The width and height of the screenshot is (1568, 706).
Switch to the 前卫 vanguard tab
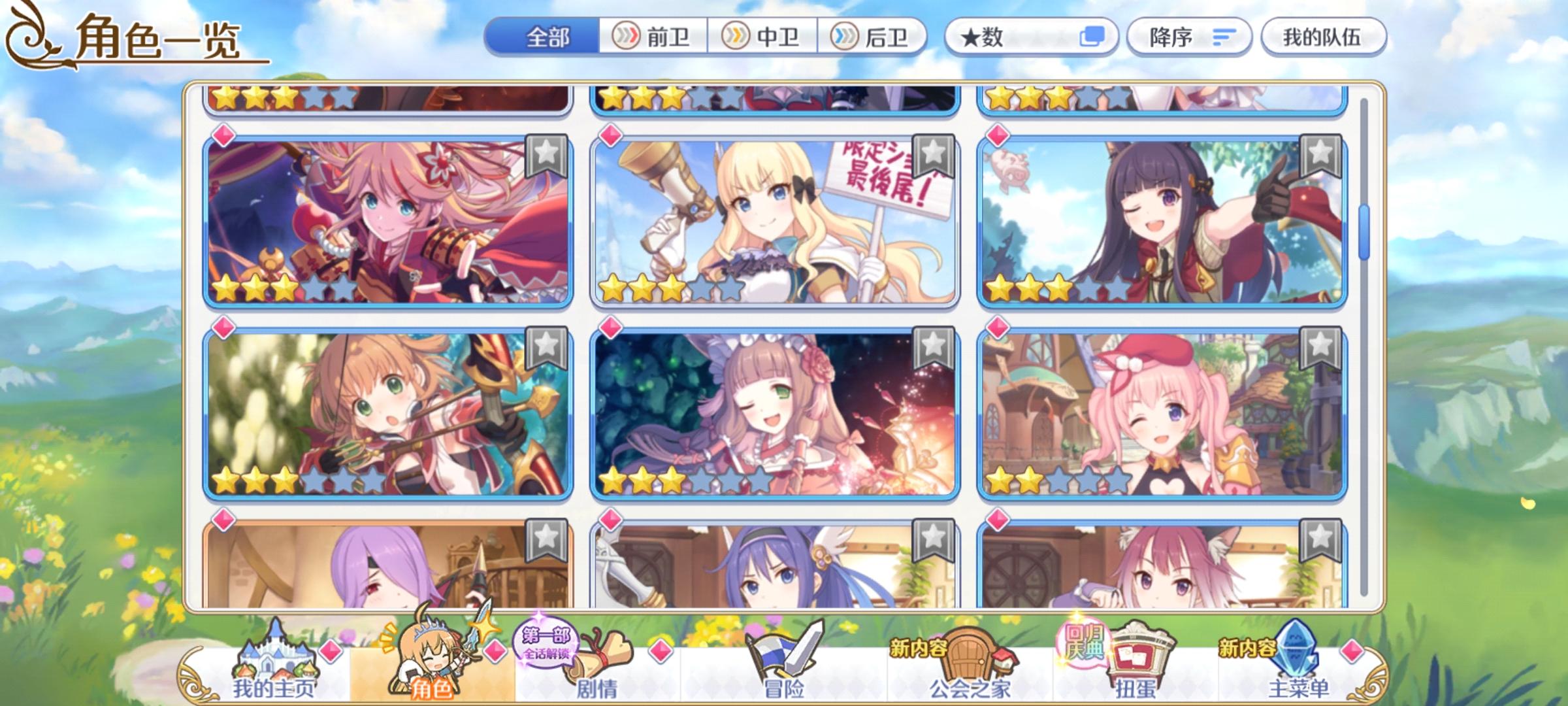(x=652, y=37)
